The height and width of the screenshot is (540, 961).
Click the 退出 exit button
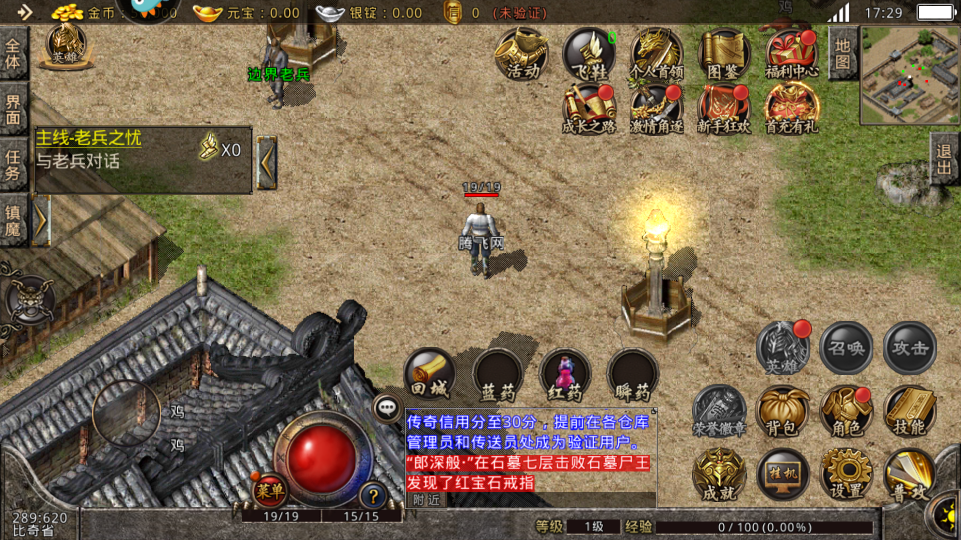point(942,160)
